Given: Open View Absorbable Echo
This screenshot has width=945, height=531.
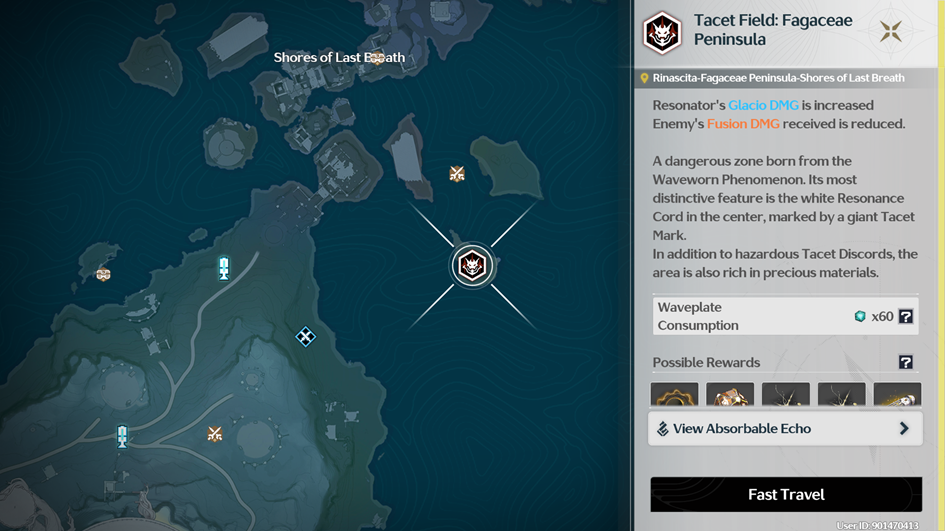Looking at the screenshot, I should 785,428.
